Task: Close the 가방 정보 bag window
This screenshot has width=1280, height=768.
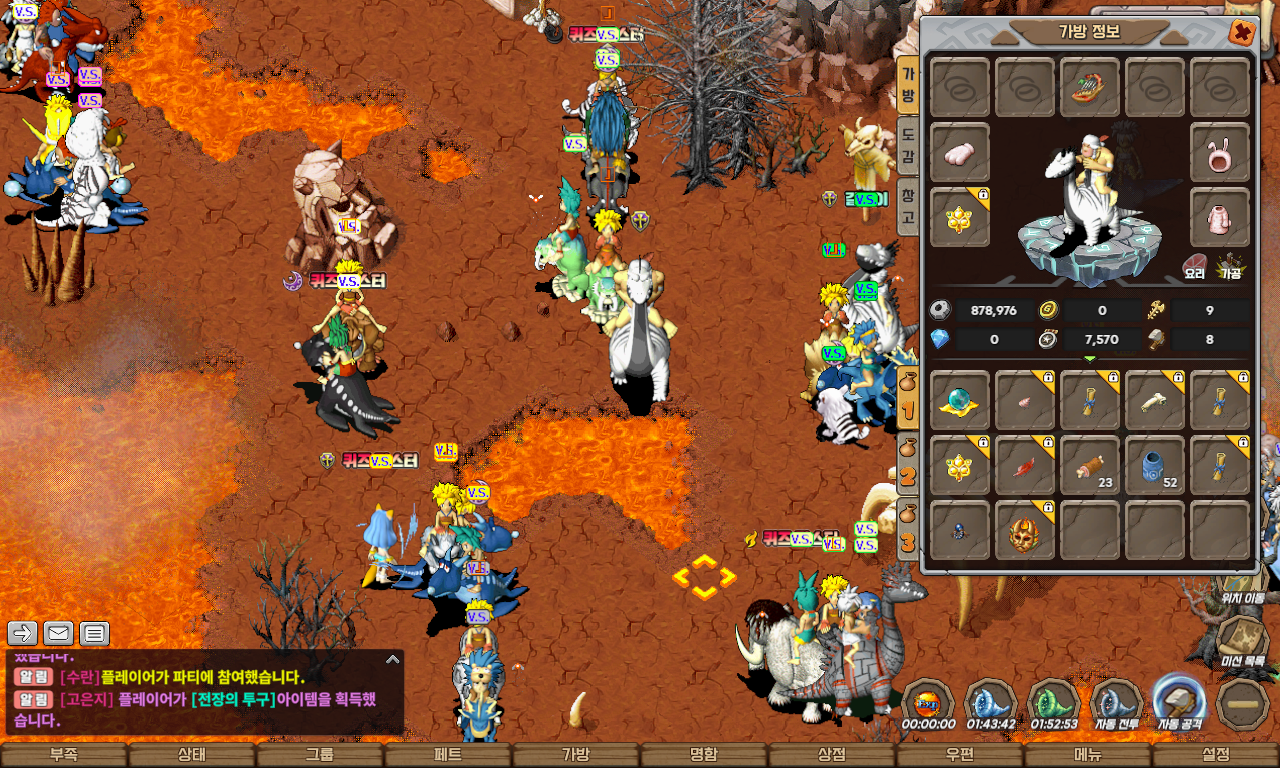Action: [1241, 32]
